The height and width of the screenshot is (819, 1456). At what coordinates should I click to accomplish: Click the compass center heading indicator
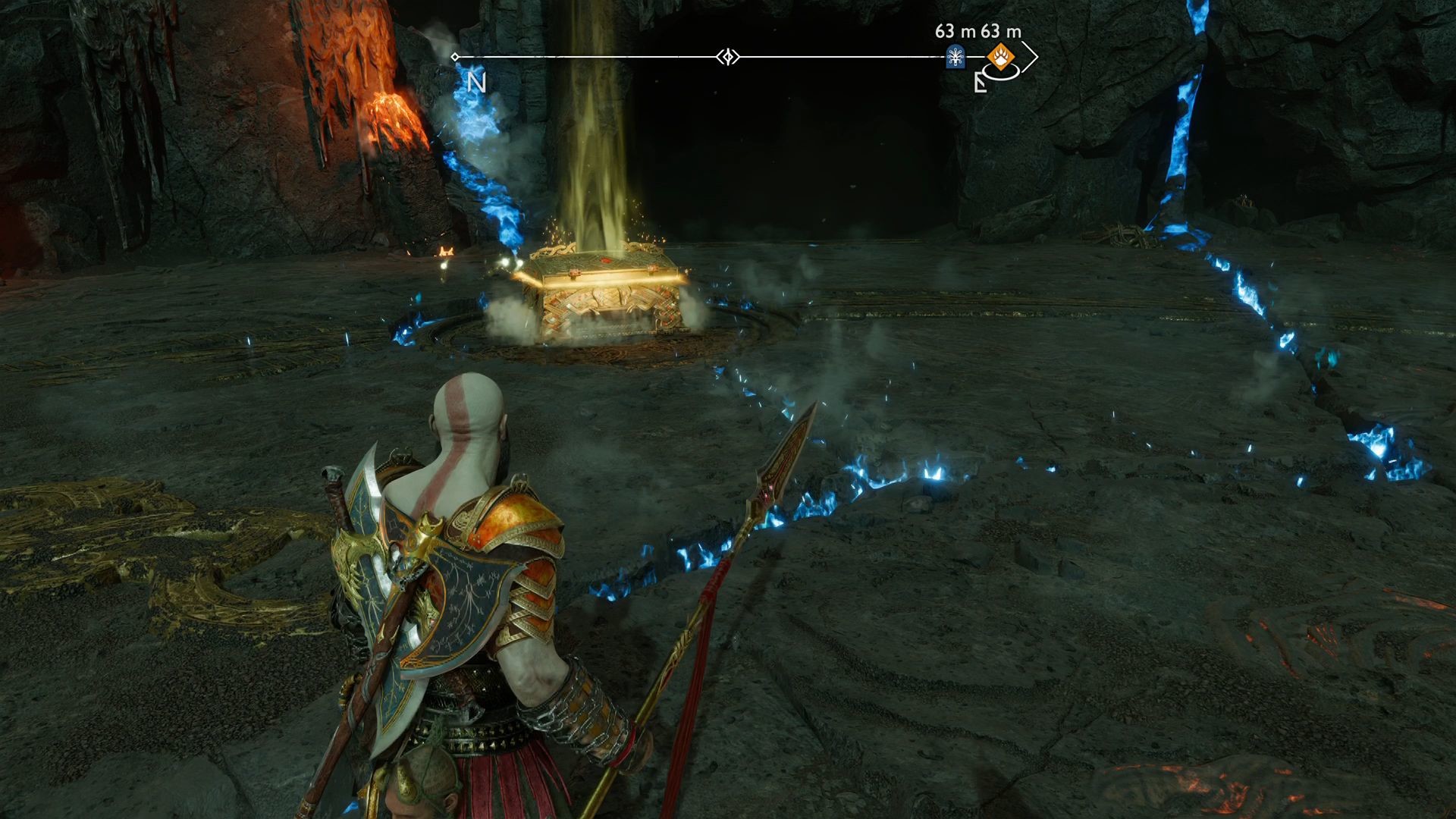728,57
